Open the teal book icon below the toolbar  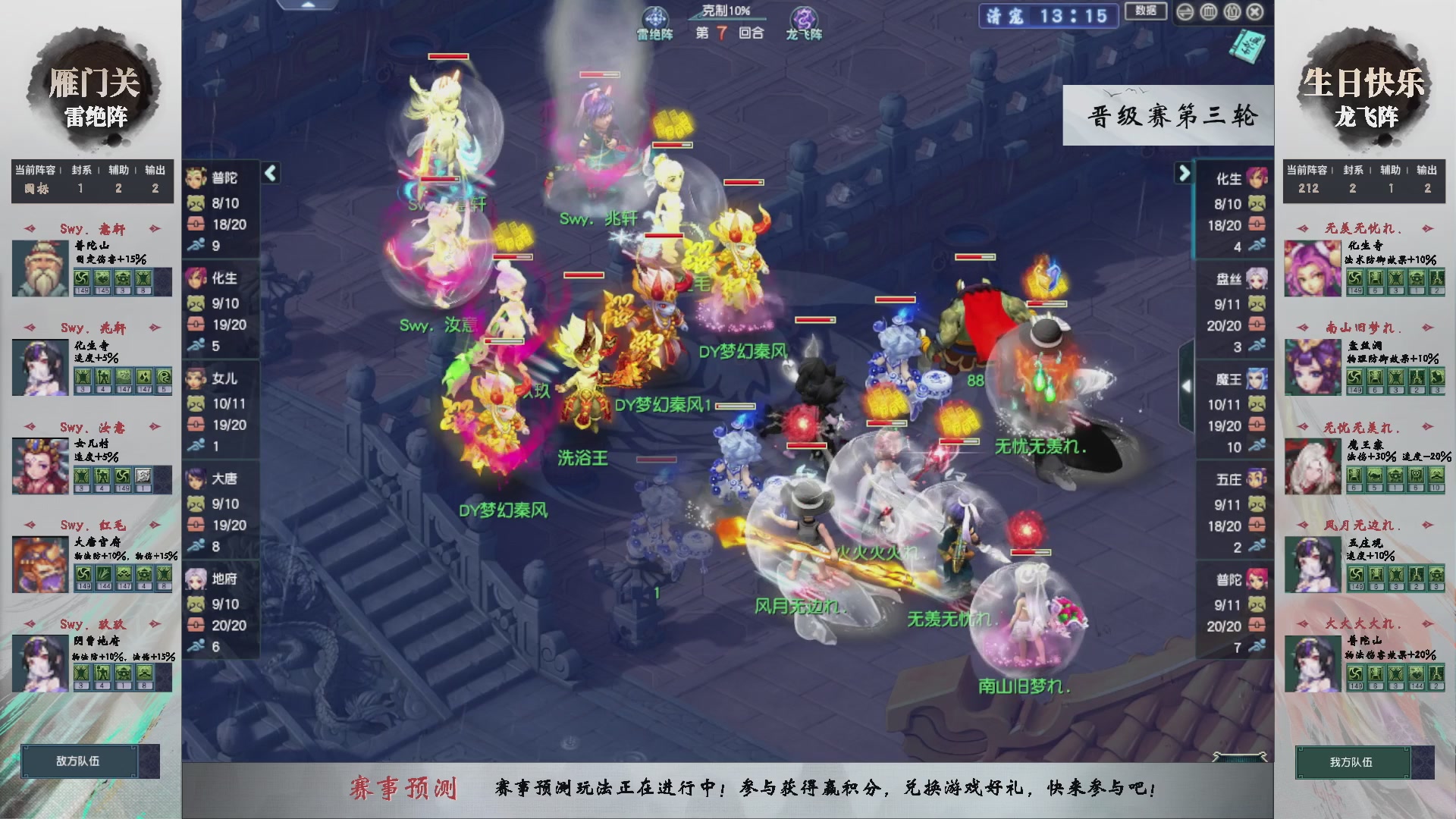pyautogui.click(x=1247, y=47)
